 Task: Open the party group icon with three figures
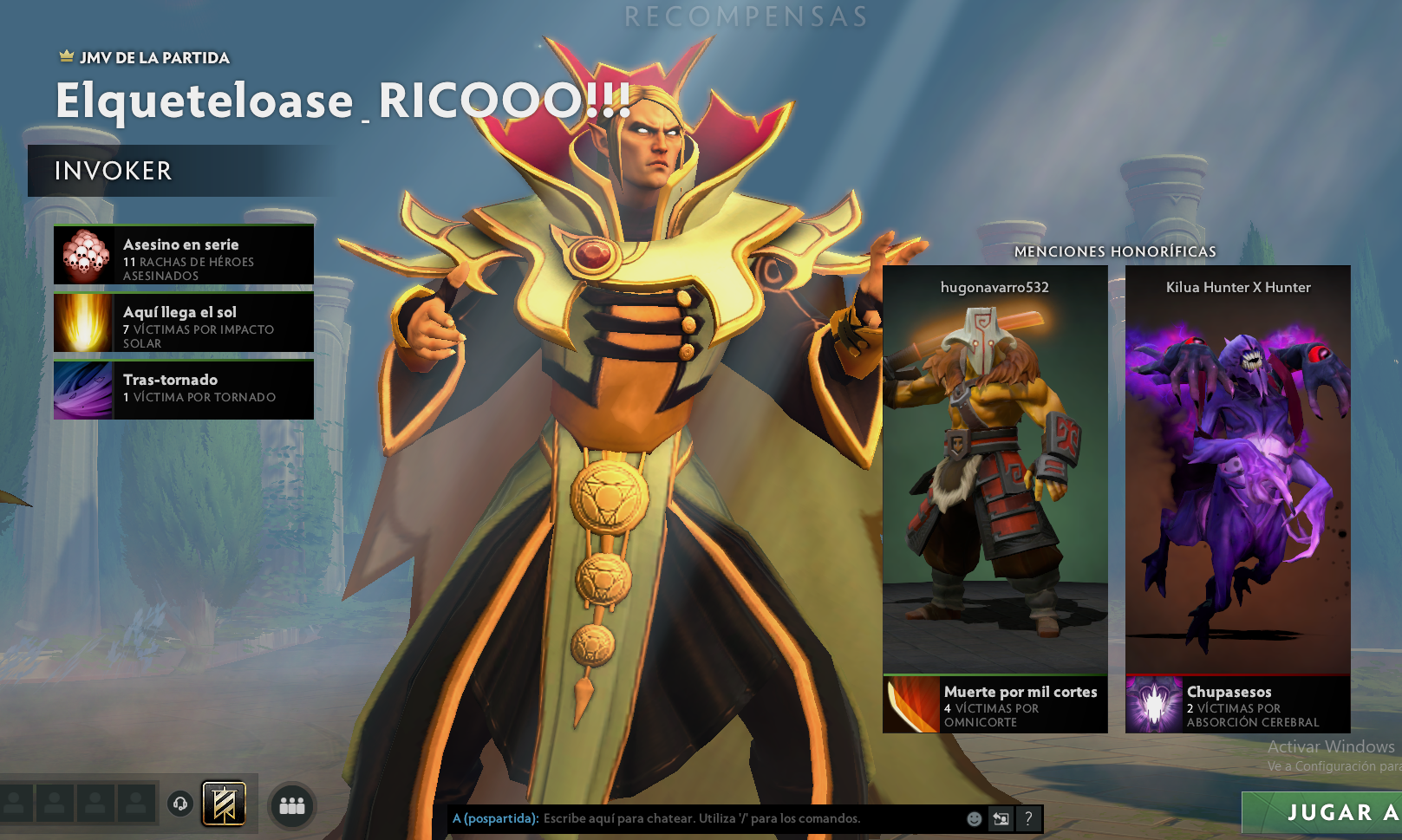[292, 805]
